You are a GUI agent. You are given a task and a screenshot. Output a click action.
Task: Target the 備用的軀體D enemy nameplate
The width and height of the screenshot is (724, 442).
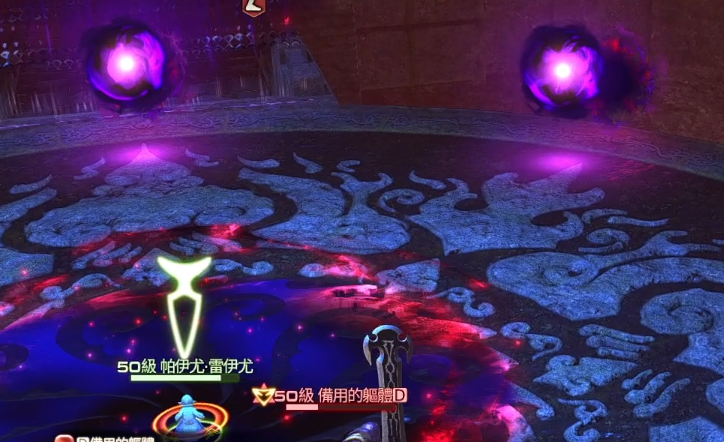(x=341, y=396)
